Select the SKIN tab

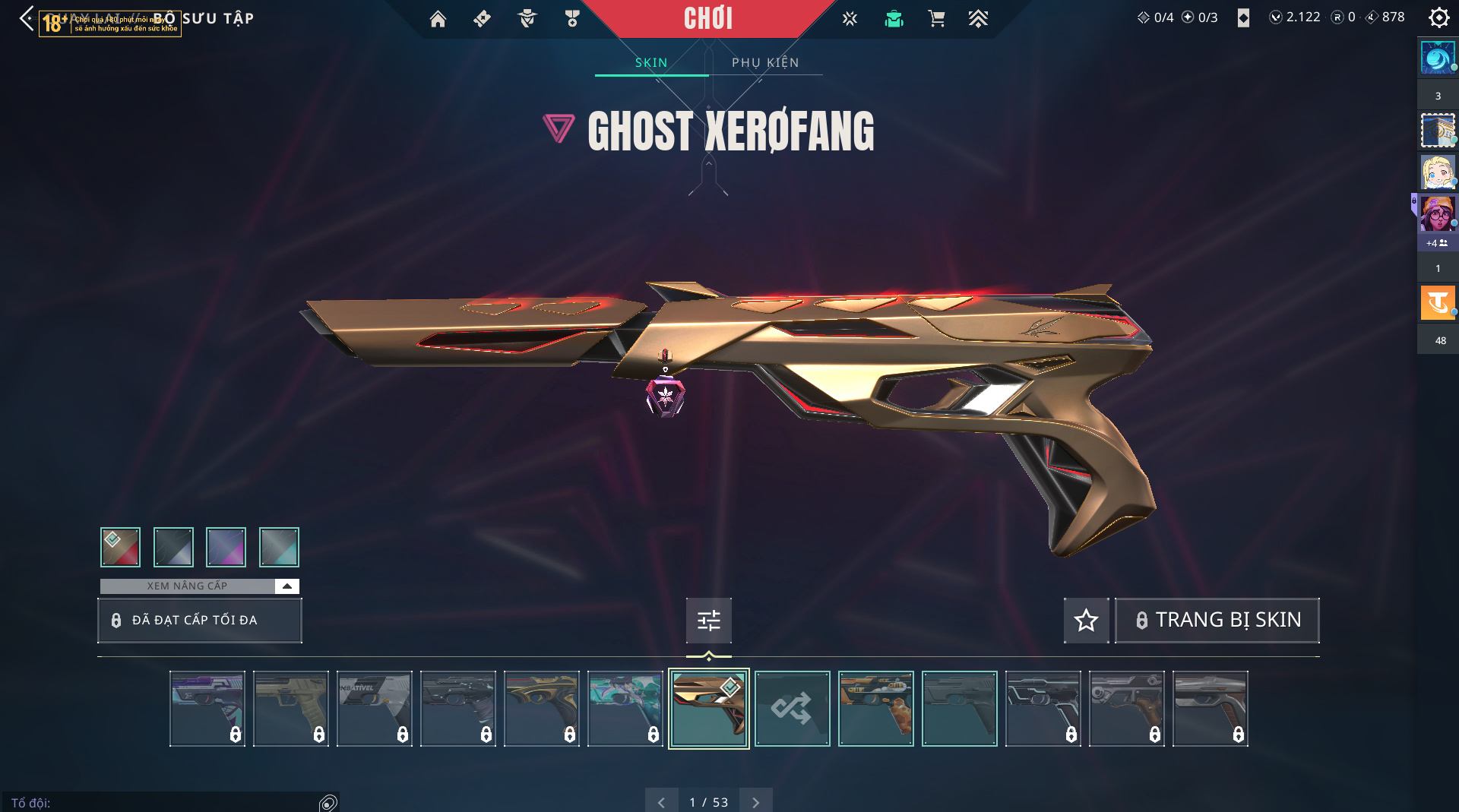[x=651, y=62]
